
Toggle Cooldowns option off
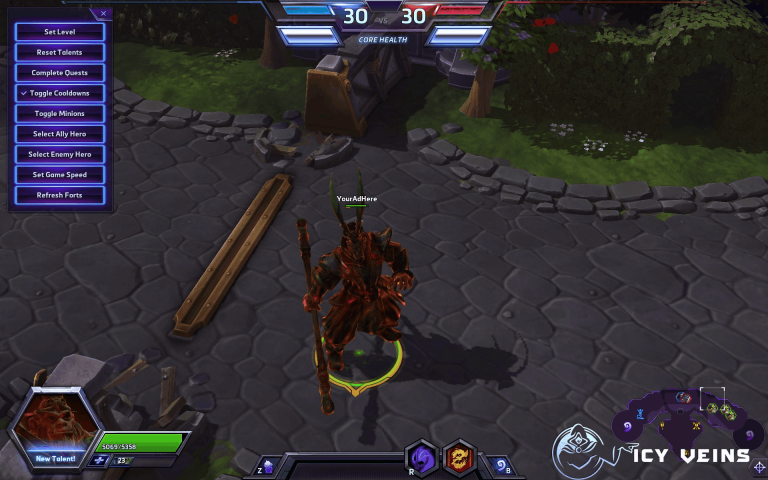60,93
